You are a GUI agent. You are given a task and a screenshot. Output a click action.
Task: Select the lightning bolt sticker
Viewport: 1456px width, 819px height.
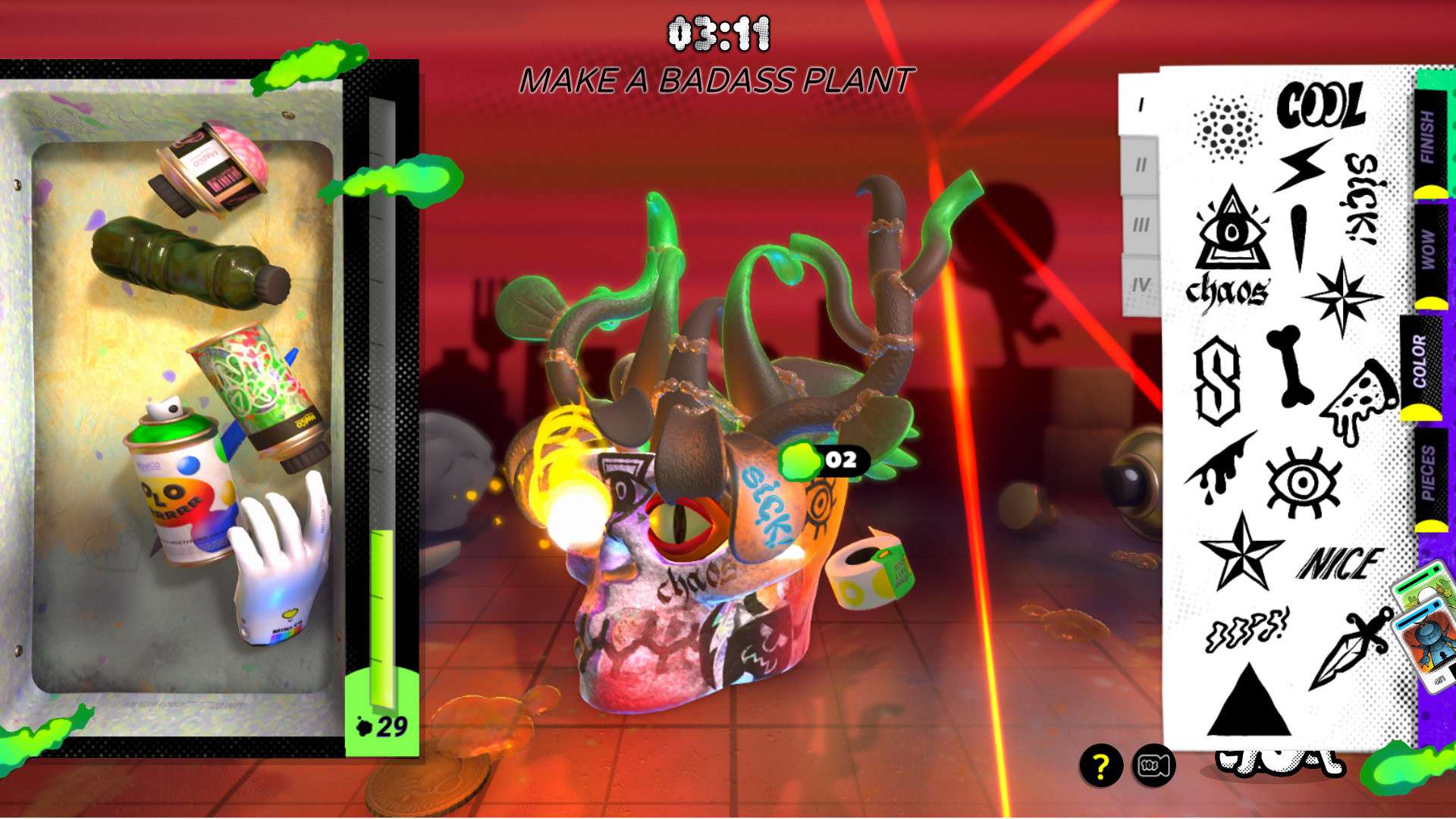coord(1301,165)
